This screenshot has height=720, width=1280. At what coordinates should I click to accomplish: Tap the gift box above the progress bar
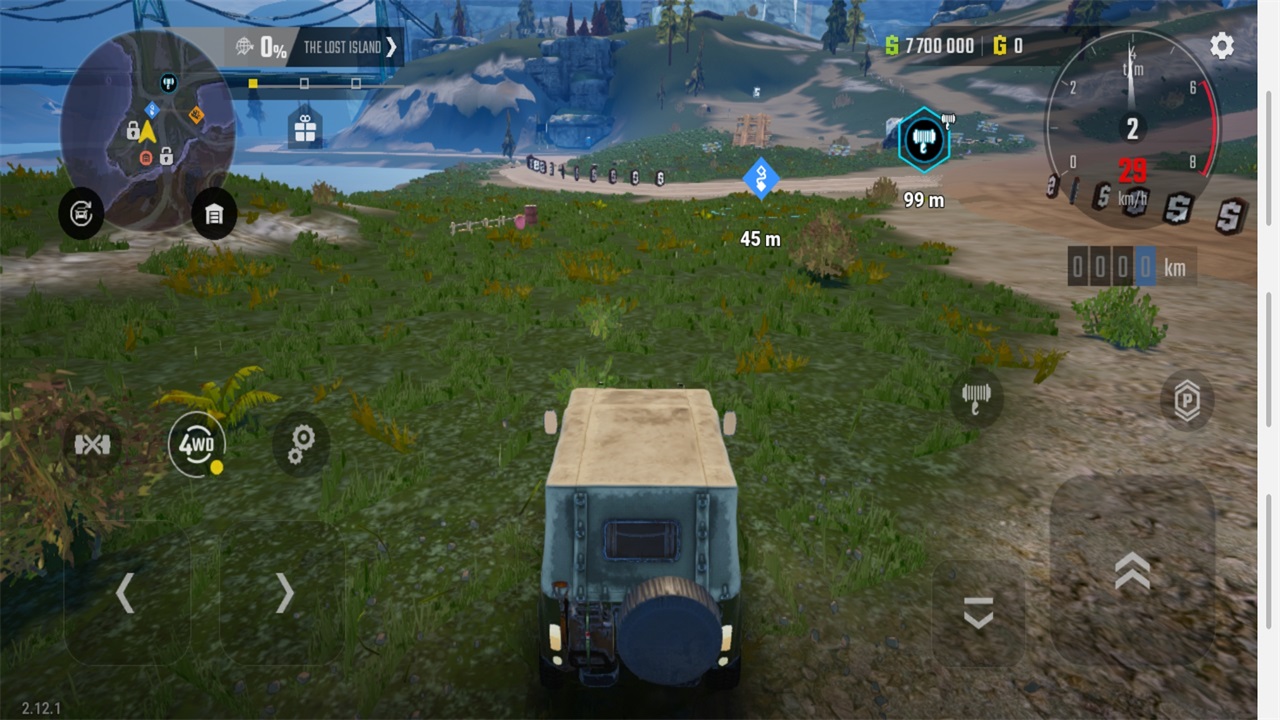click(x=304, y=126)
